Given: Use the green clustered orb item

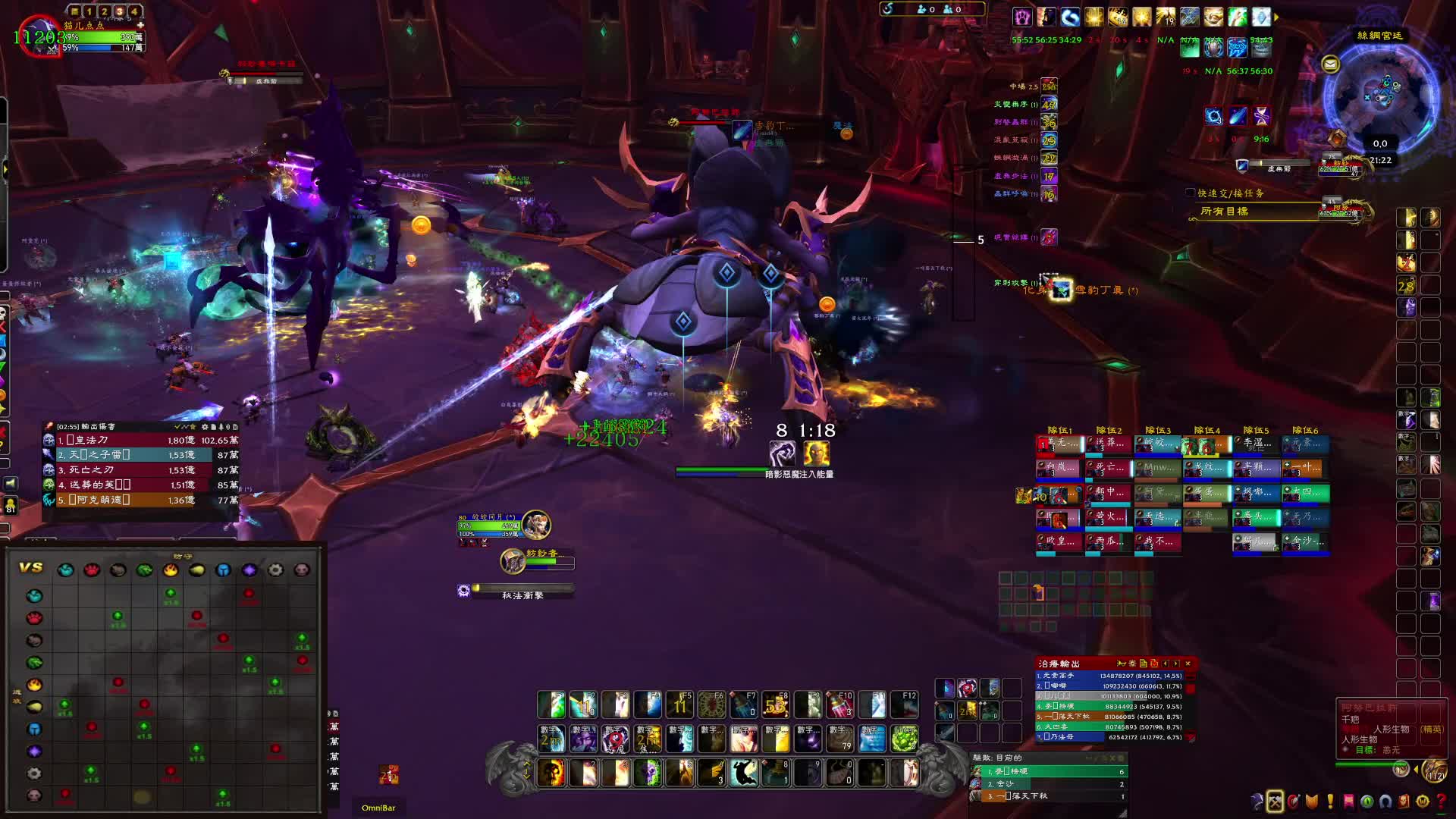Looking at the screenshot, I should coord(904,738).
